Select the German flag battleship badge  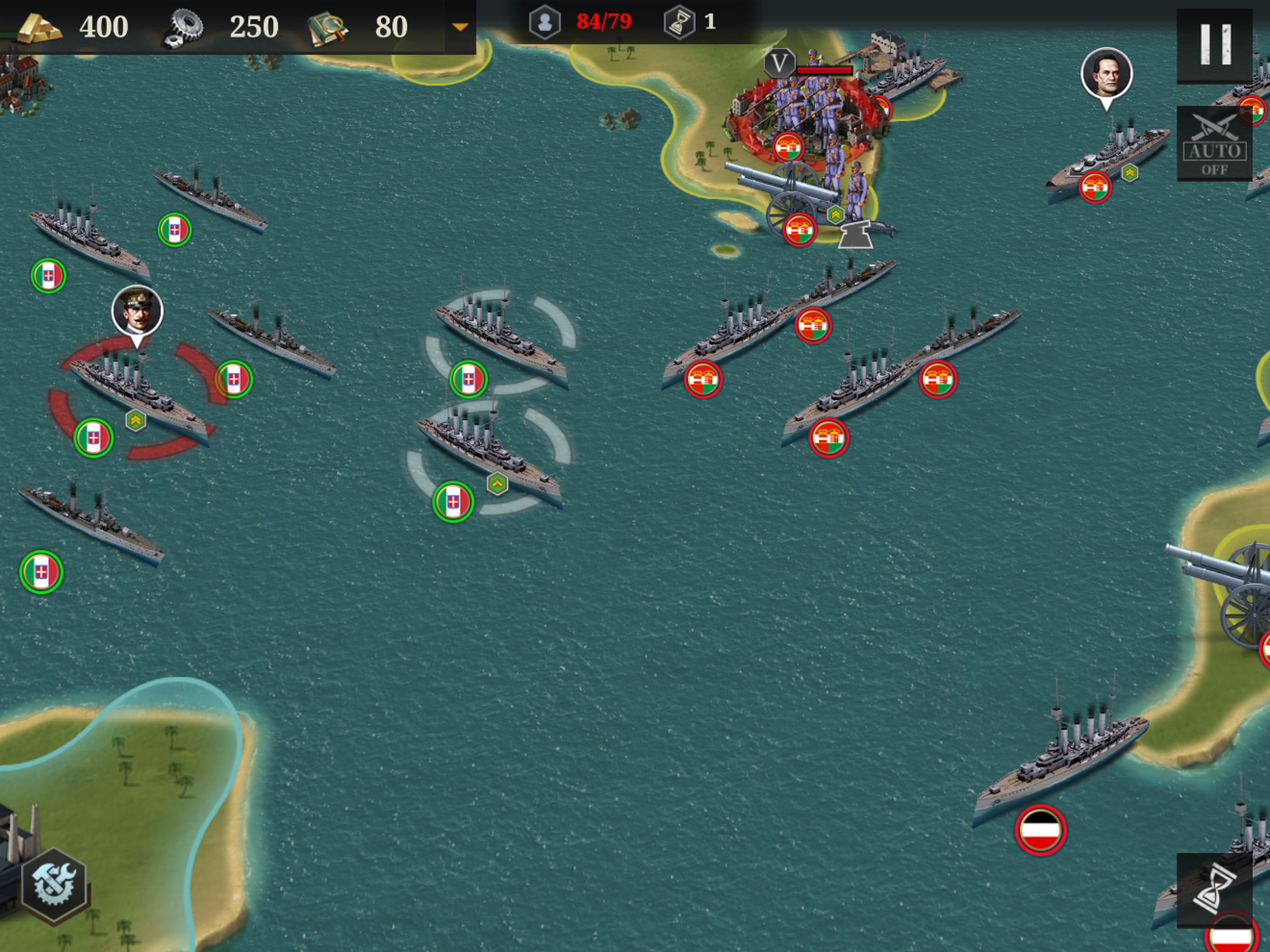click(x=1040, y=830)
